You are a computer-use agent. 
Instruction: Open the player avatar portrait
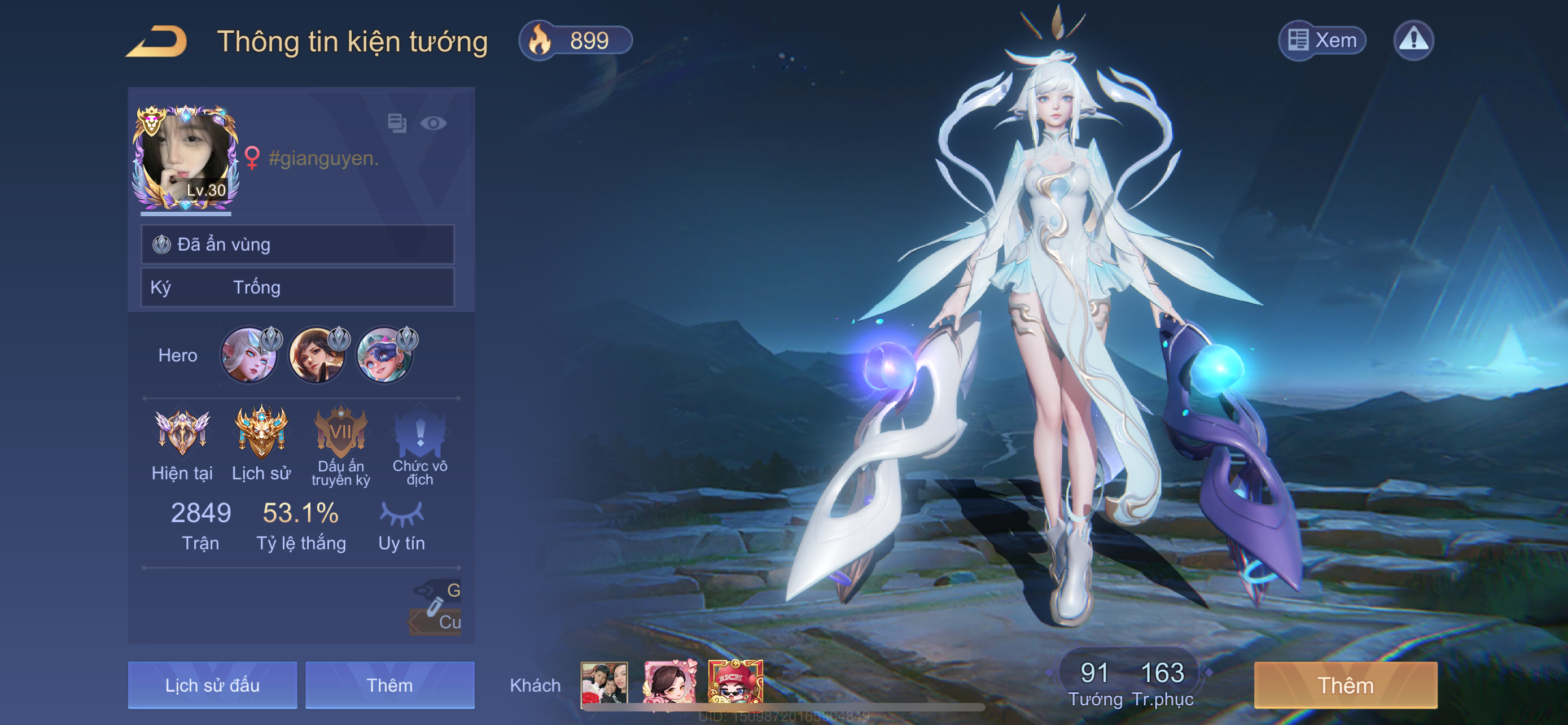185,157
